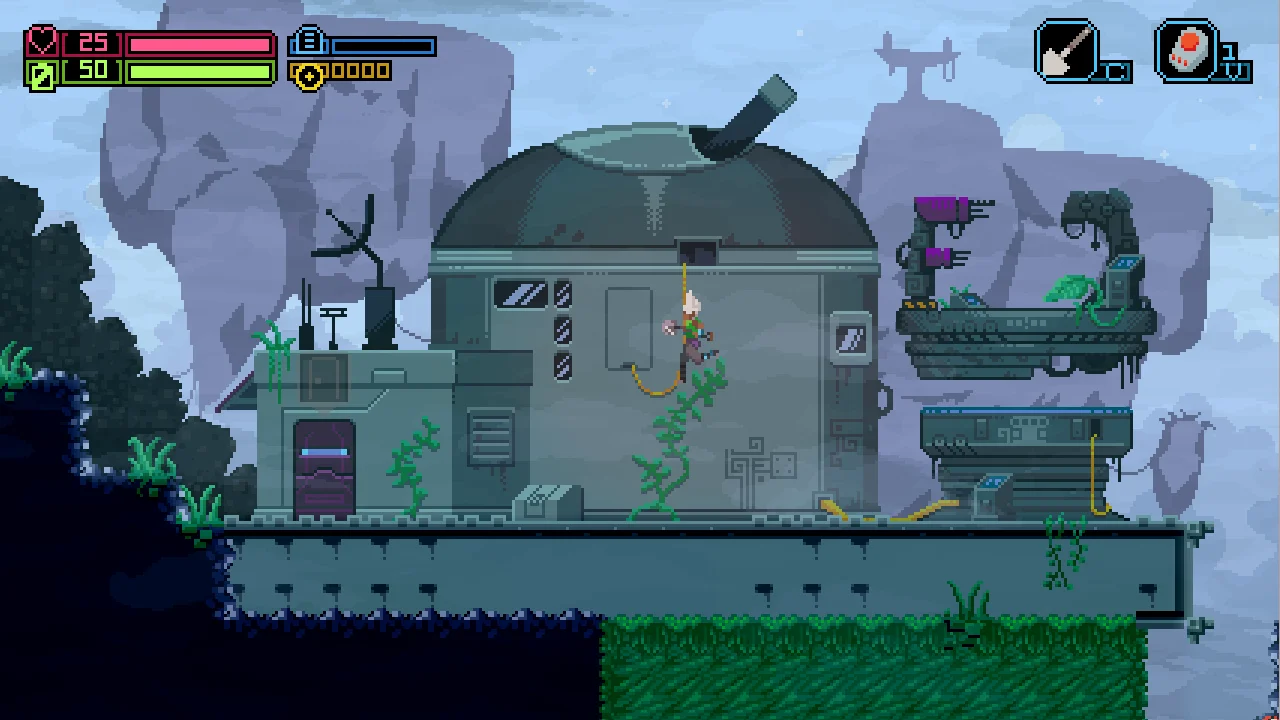Viewport: 1280px width, 720px height.
Task: Click the V keybind label beside the detonator slot
Action: pyautogui.click(x=1230, y=70)
